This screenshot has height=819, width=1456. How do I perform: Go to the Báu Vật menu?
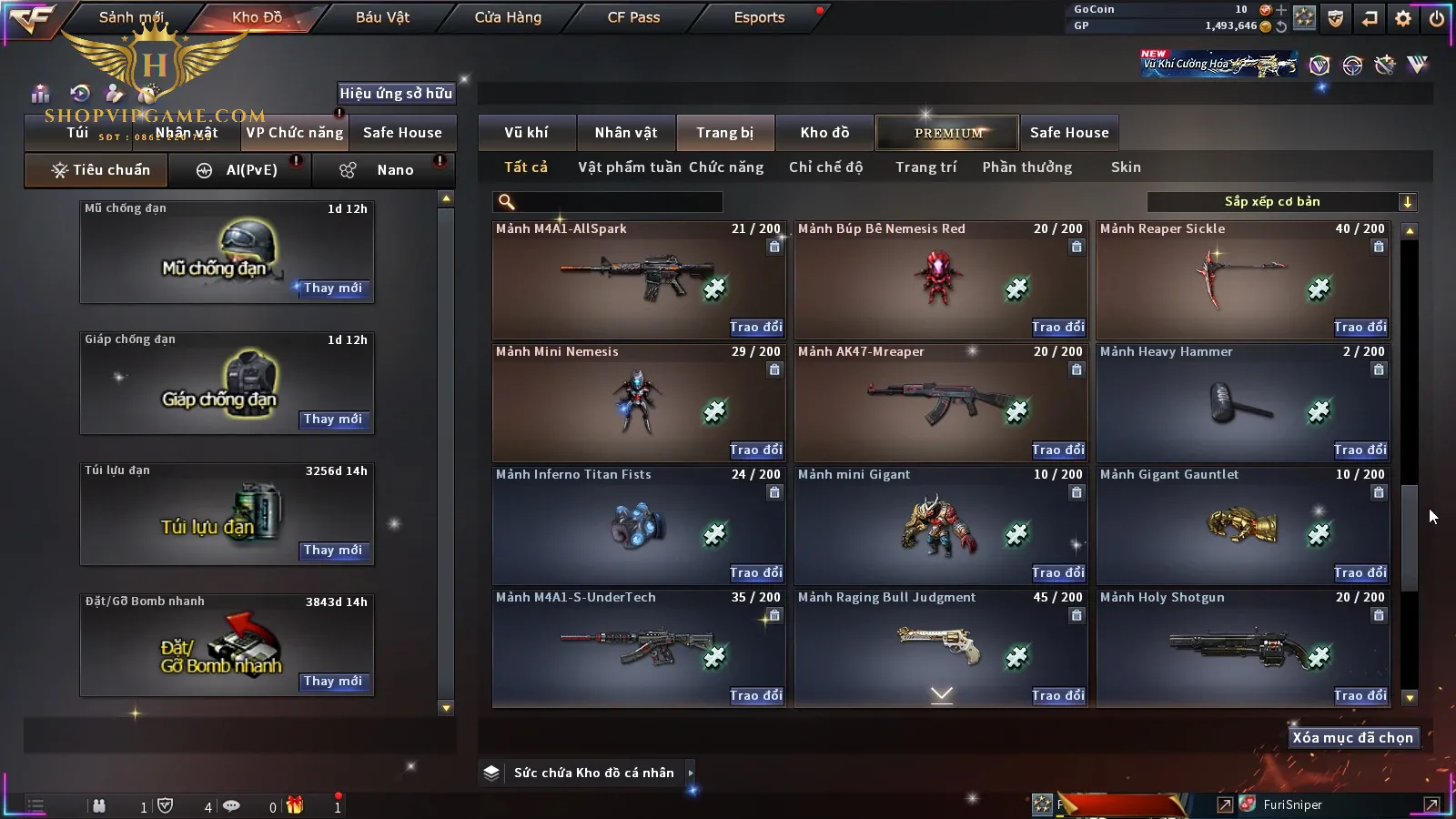click(x=382, y=17)
